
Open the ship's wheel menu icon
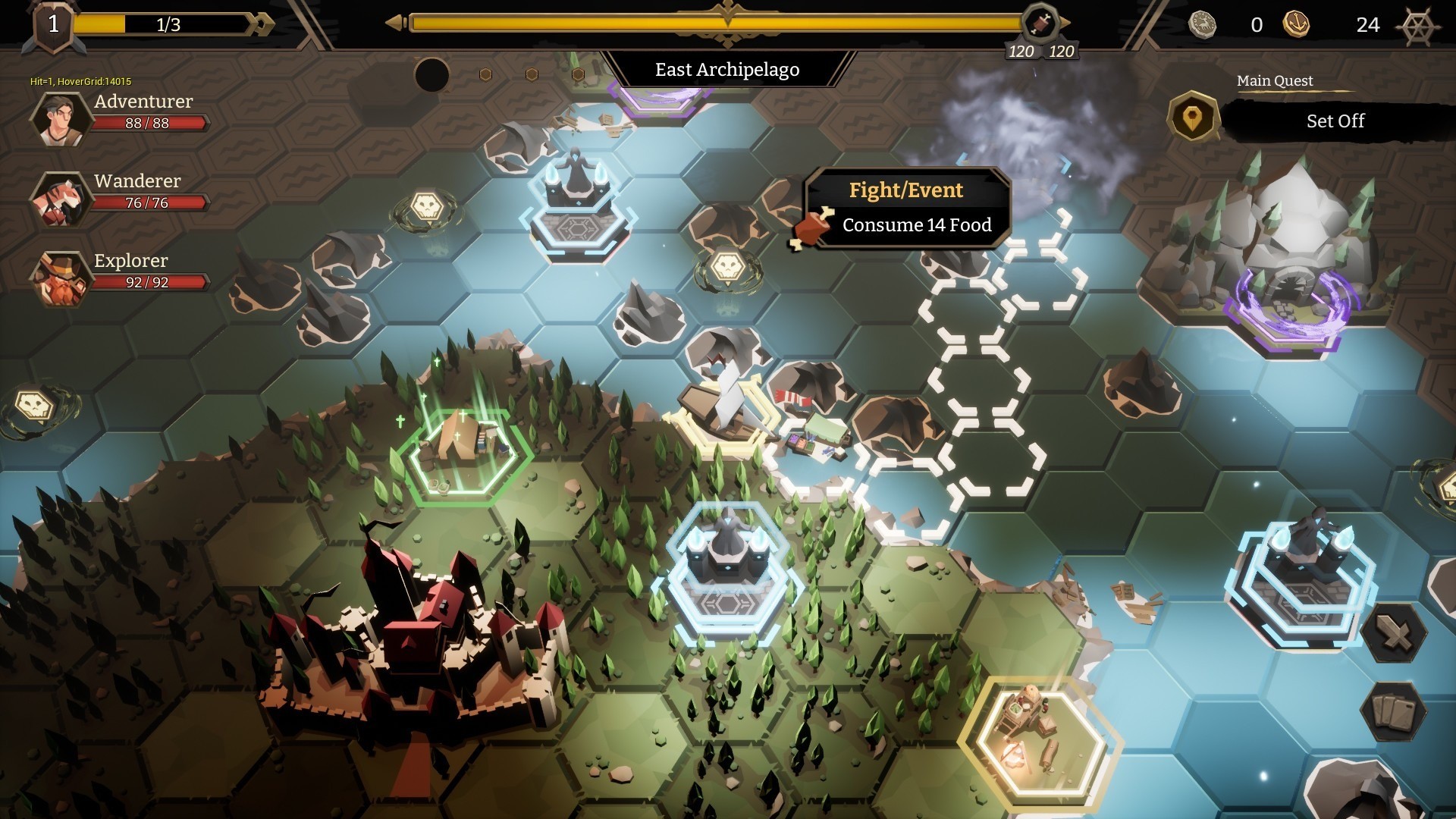point(1417,27)
